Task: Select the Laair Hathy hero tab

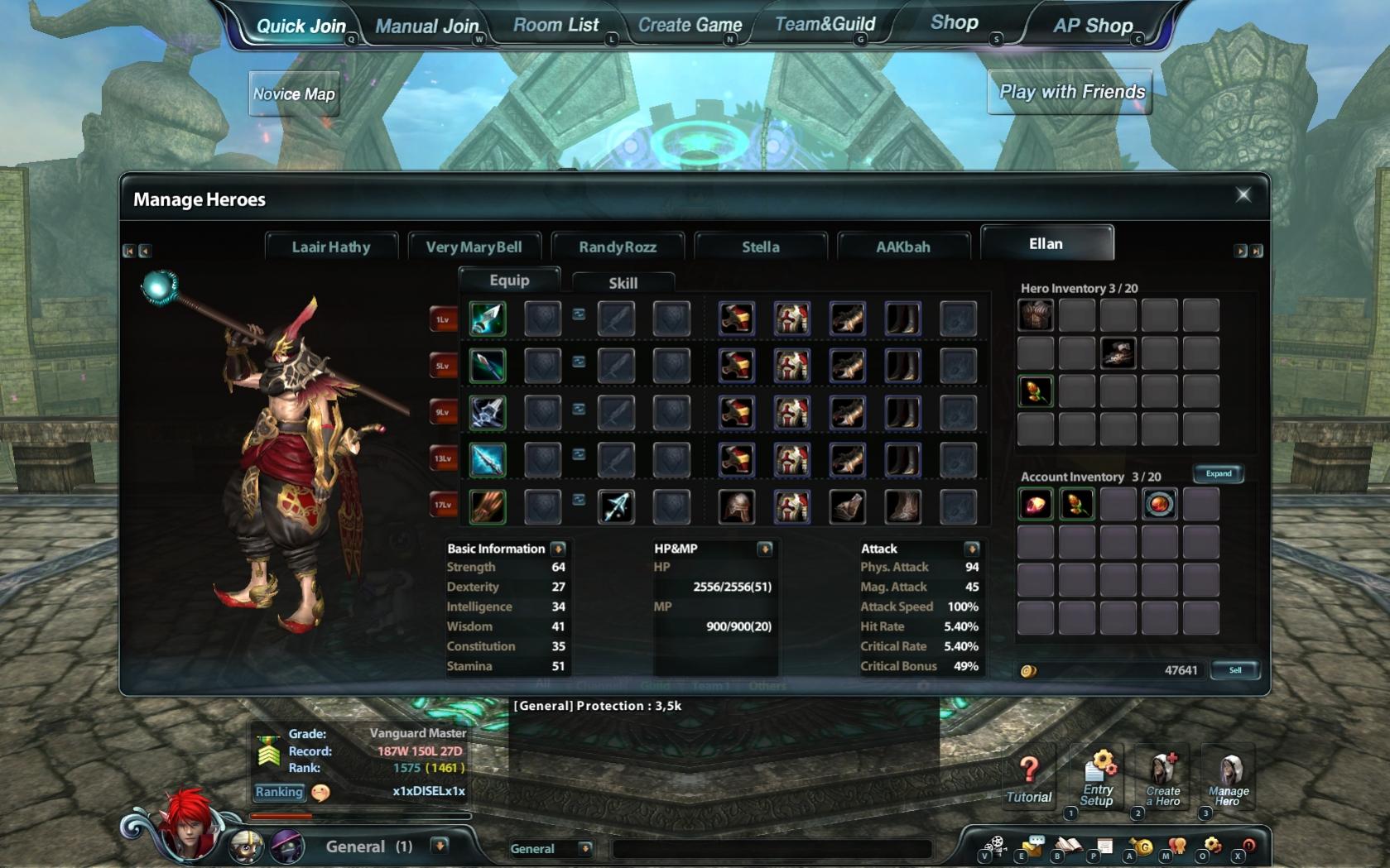Action: 331,247
